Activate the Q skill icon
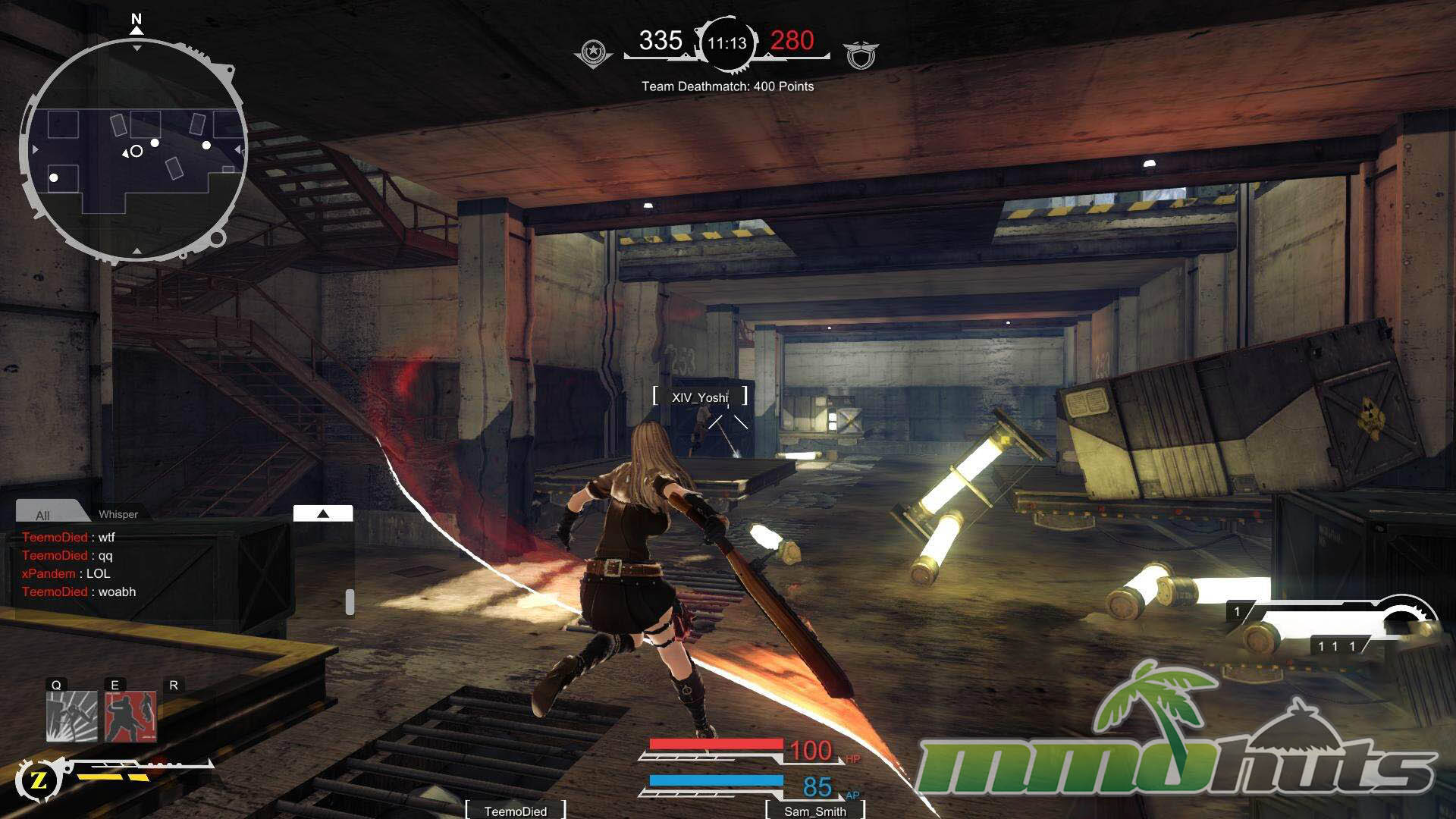The width and height of the screenshot is (1456, 819). [x=72, y=716]
